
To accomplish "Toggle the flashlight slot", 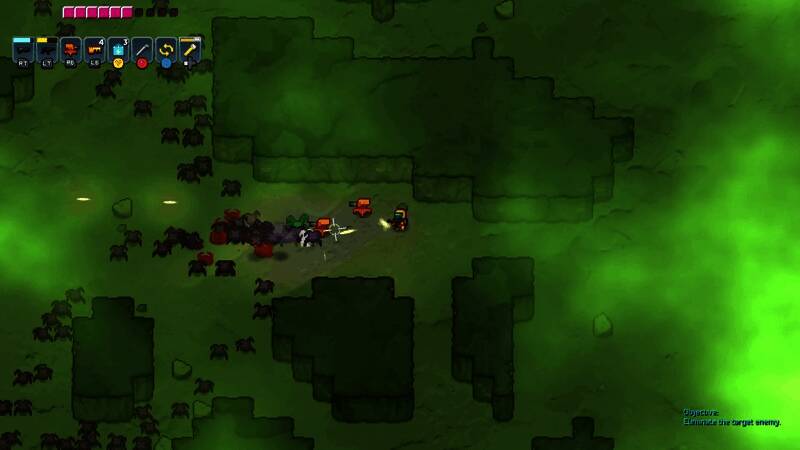I will pyautogui.click(x=190, y=48).
